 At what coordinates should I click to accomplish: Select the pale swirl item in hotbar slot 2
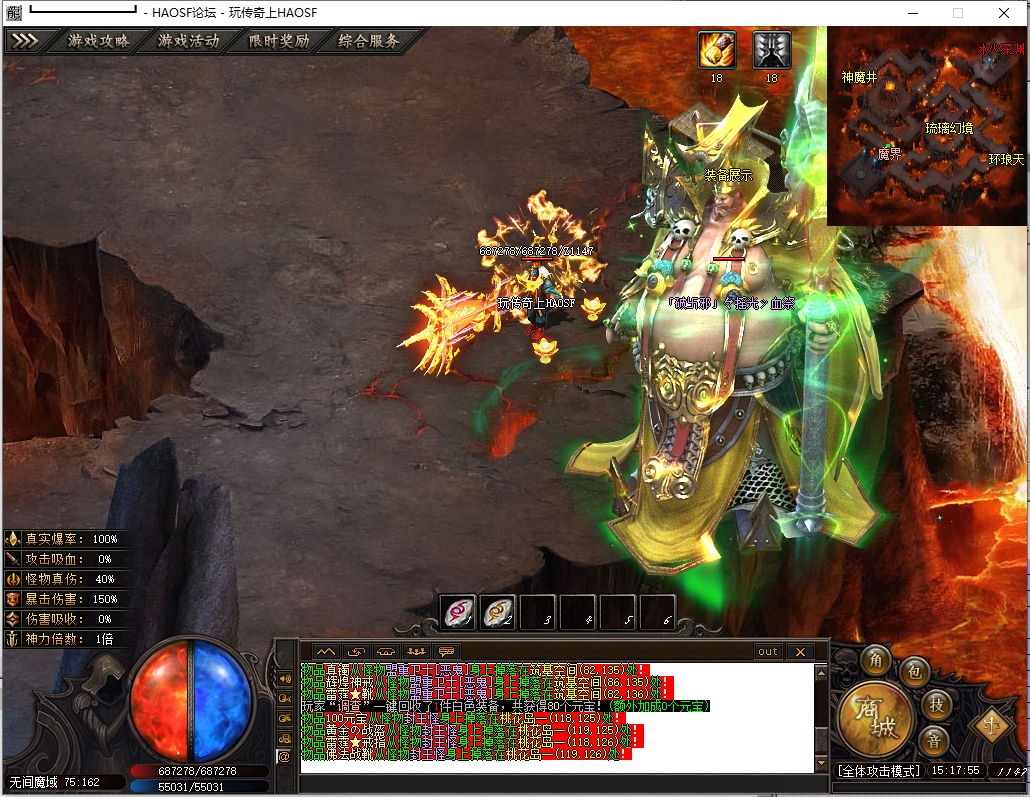(x=498, y=612)
